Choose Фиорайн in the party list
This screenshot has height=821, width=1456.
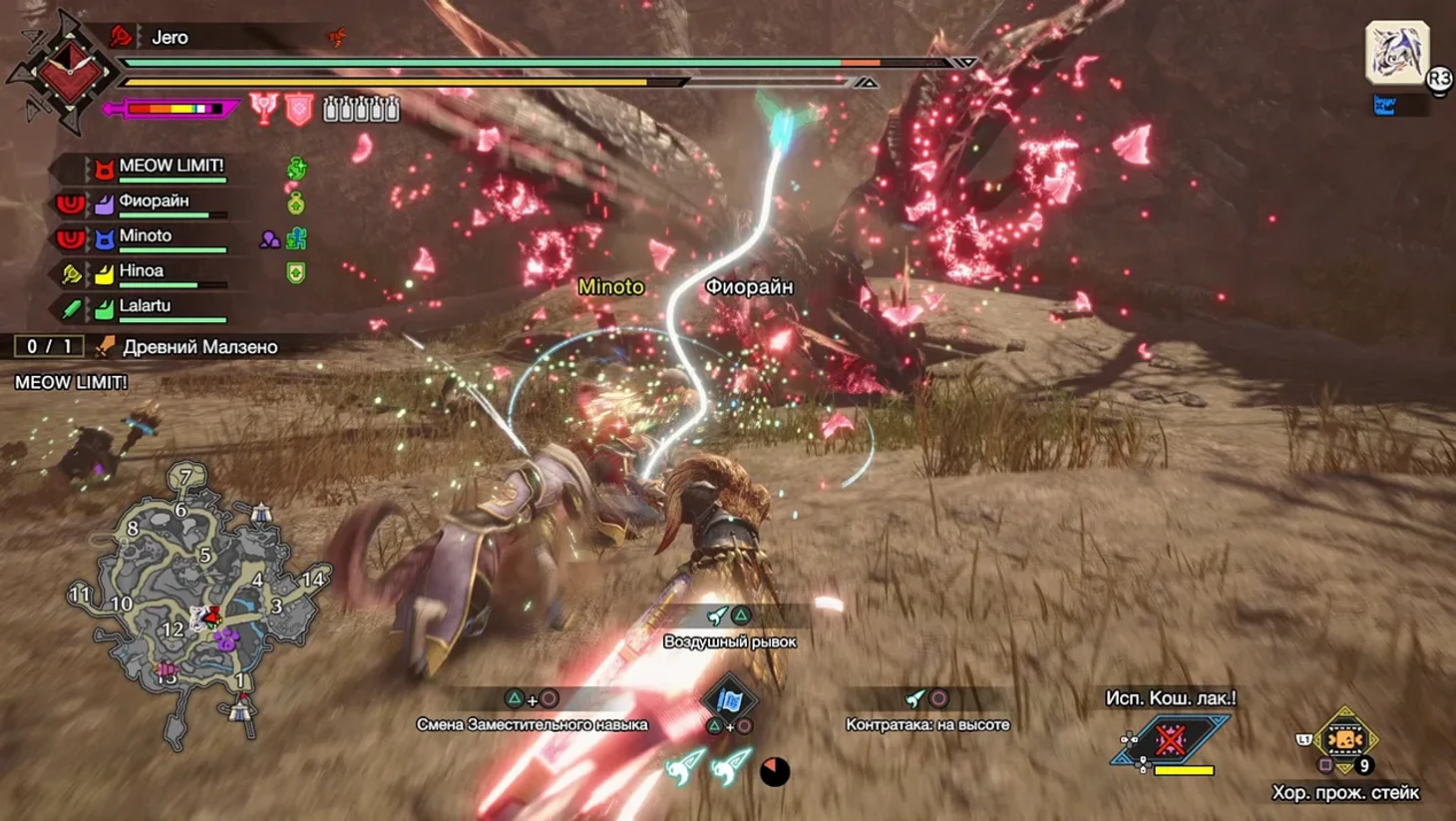[154, 202]
